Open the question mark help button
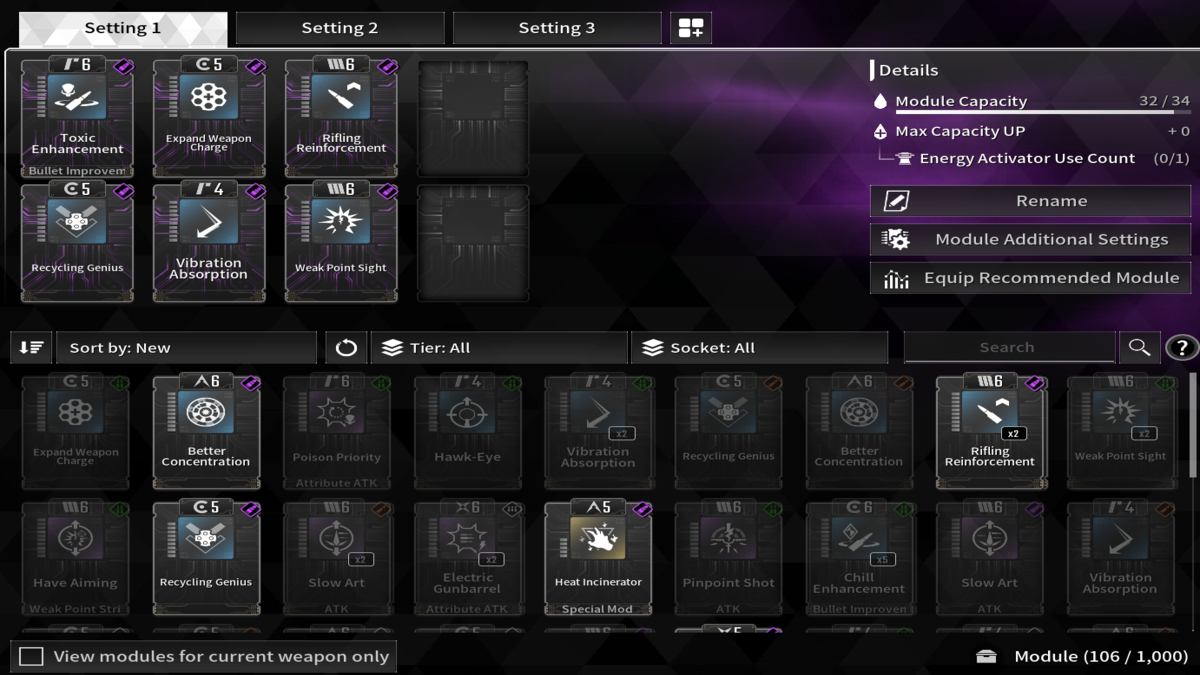The height and width of the screenshot is (675, 1200). (x=1182, y=348)
